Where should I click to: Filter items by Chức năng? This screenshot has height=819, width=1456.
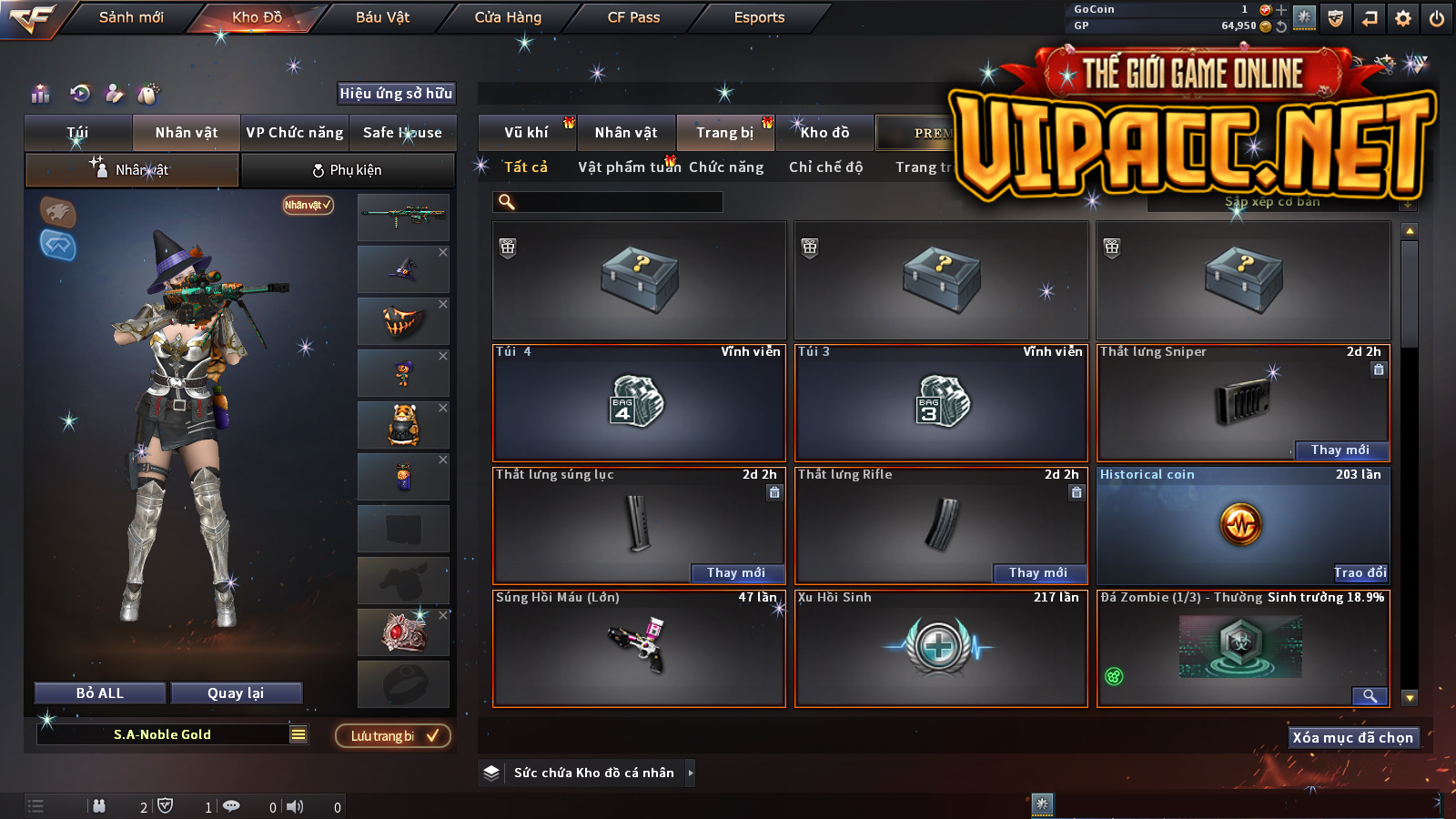[x=726, y=167]
